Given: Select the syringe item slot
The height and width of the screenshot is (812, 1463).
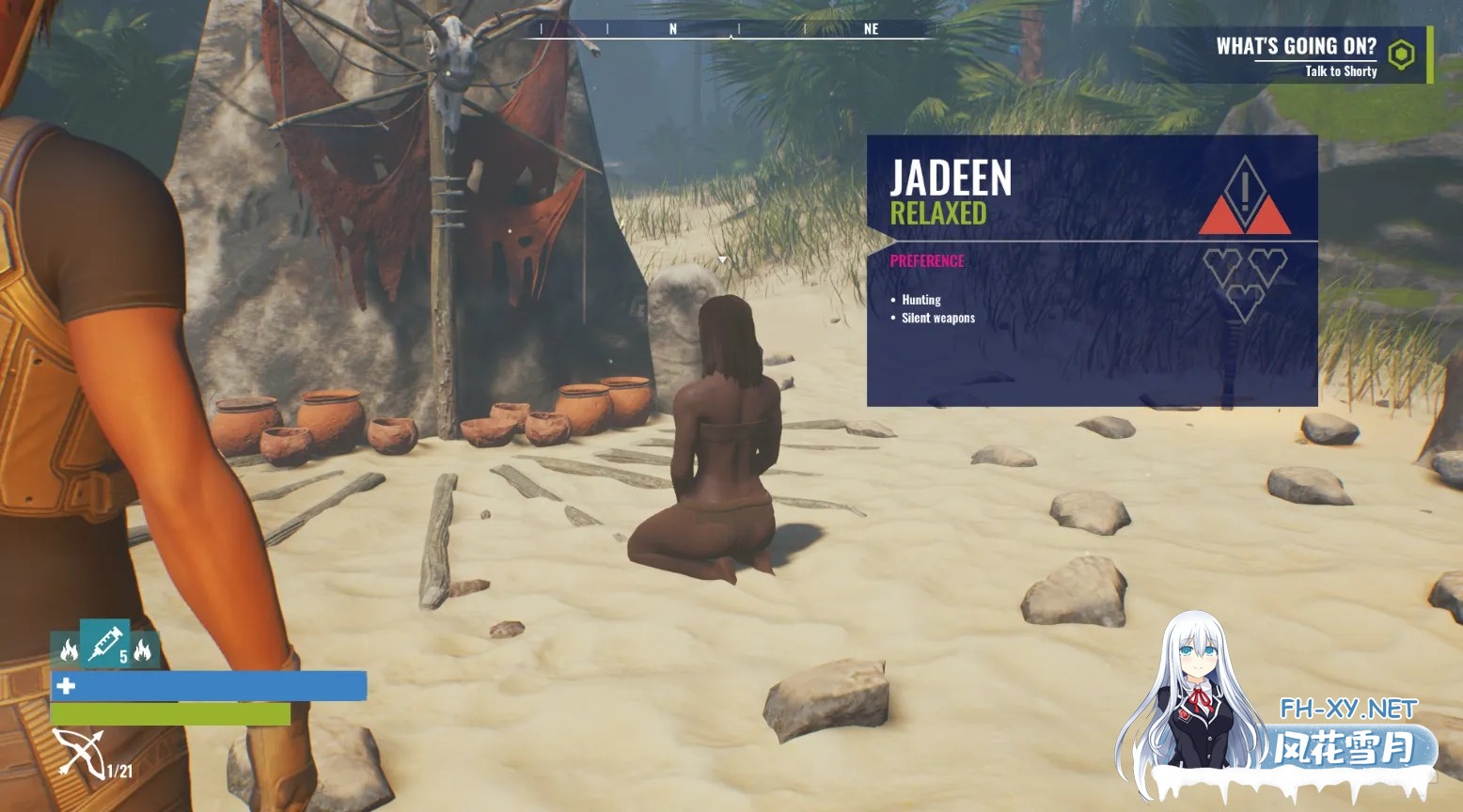Looking at the screenshot, I should (x=104, y=644).
